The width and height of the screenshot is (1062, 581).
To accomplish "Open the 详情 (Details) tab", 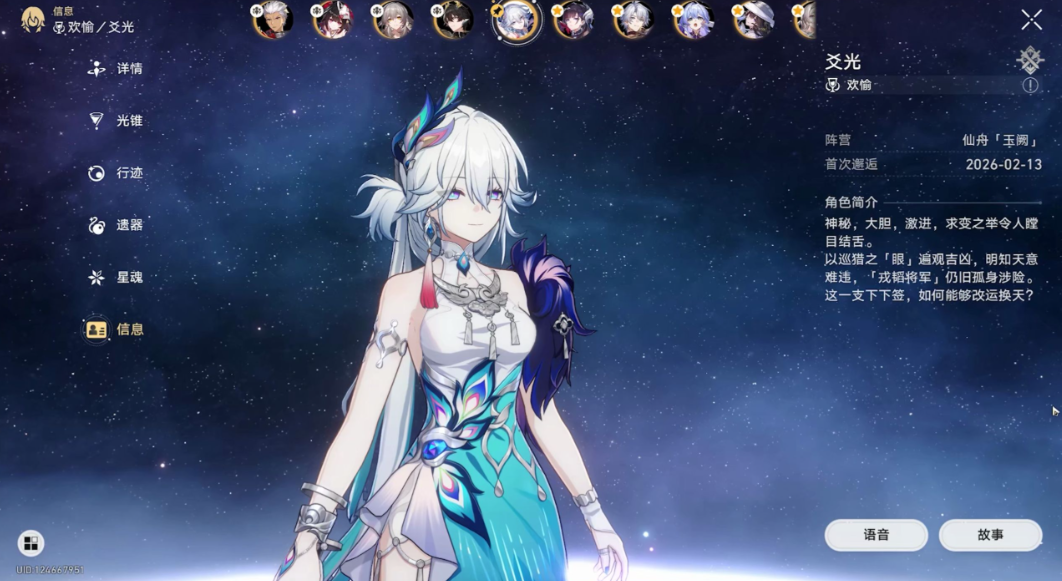I will pyautogui.click(x=116, y=69).
